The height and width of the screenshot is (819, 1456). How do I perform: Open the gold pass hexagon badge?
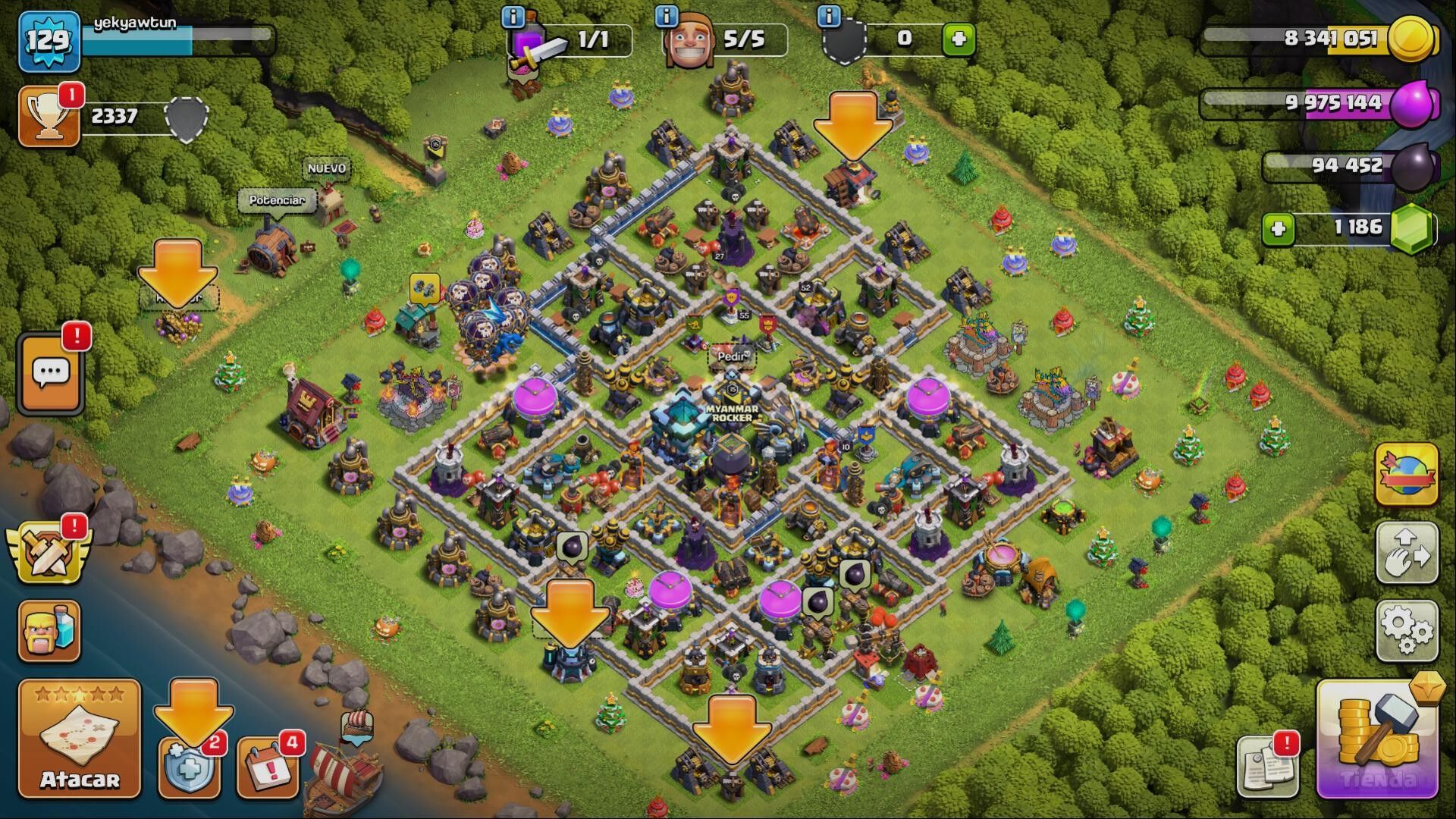tap(1428, 688)
